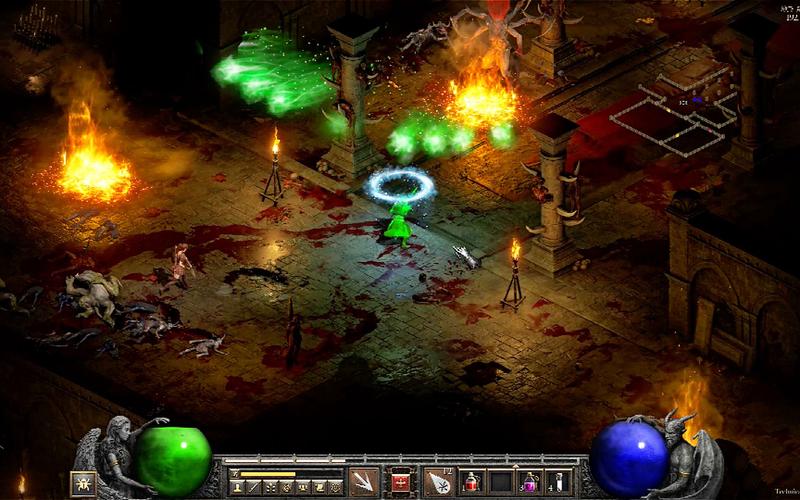Click the red emblem button in panel center

pyautogui.click(x=402, y=481)
